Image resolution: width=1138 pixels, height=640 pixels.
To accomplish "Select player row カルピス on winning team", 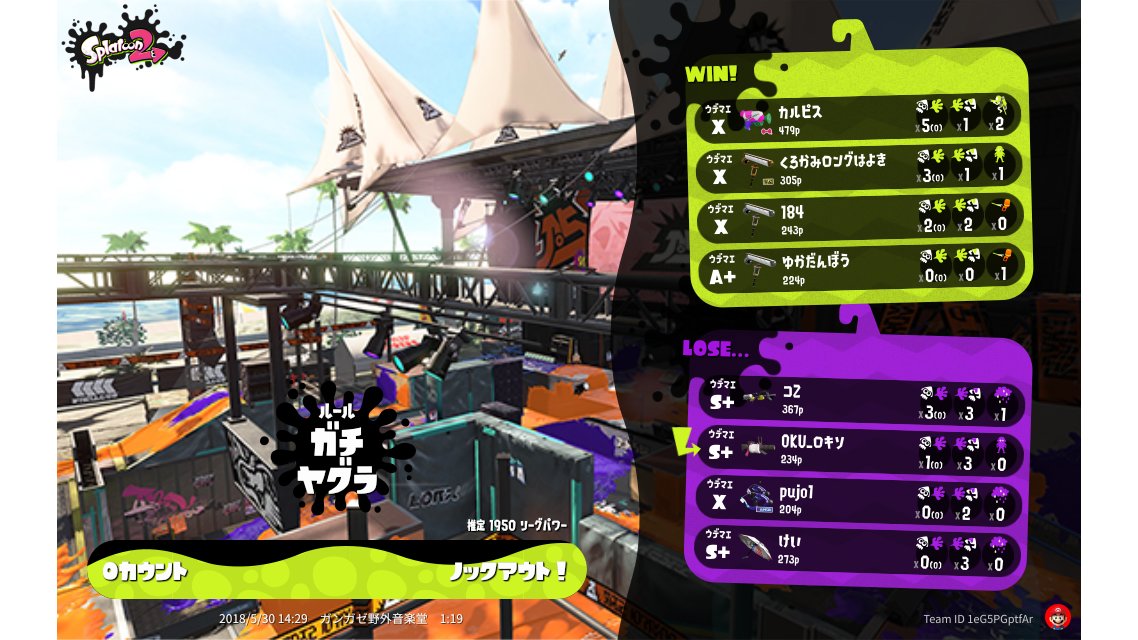I will pos(858,117).
